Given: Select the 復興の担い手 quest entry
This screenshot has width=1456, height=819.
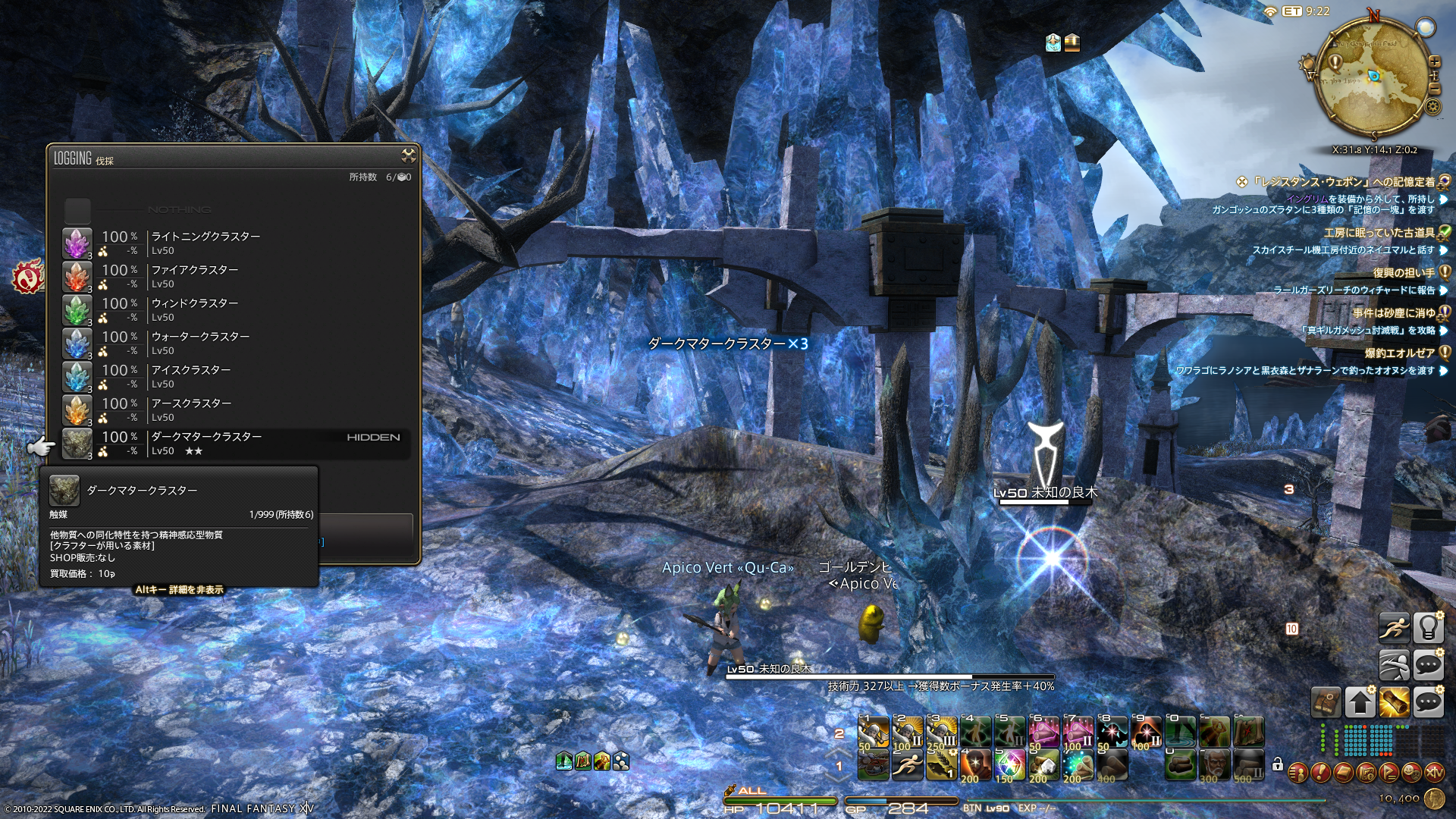Looking at the screenshot, I should pos(1403,273).
